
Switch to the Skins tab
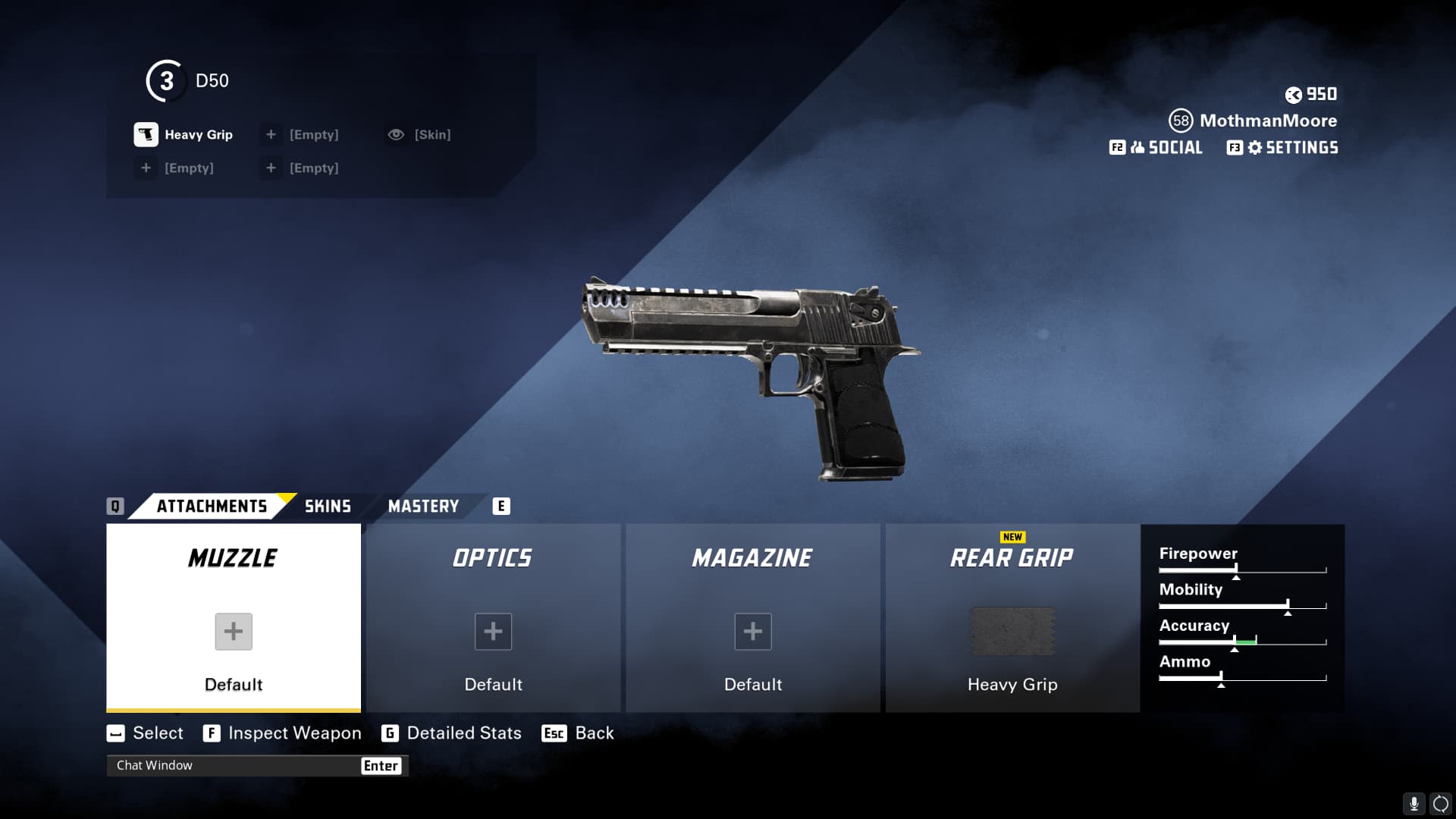328,507
